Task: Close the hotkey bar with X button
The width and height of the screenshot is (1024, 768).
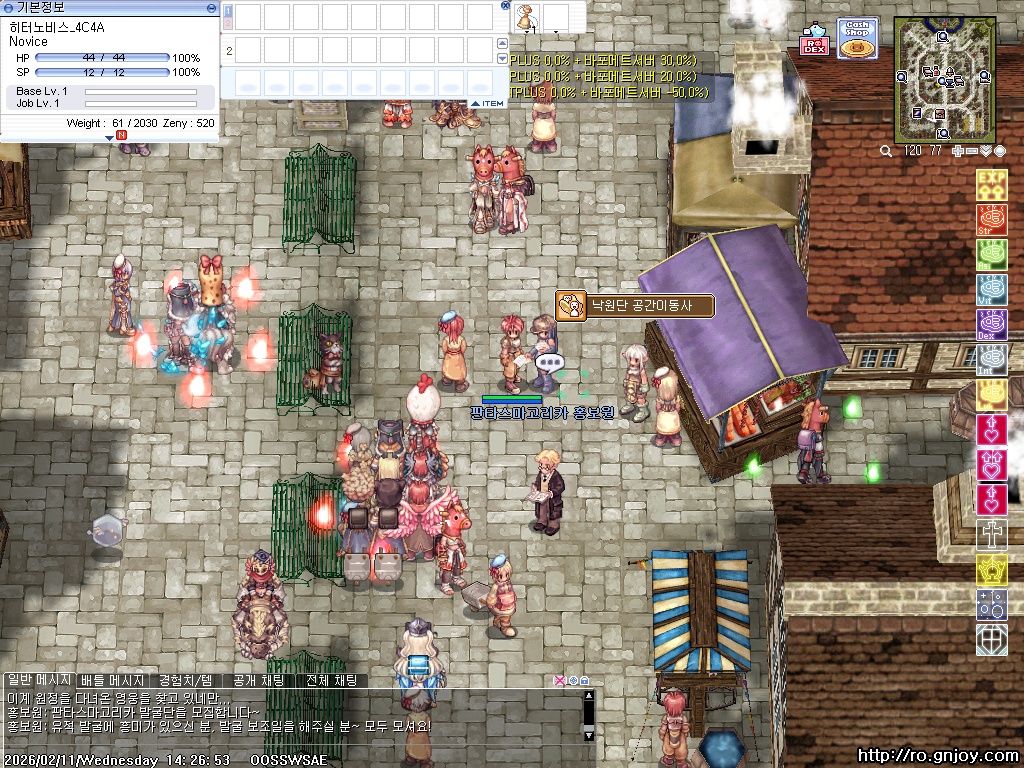Action: pos(506,6)
